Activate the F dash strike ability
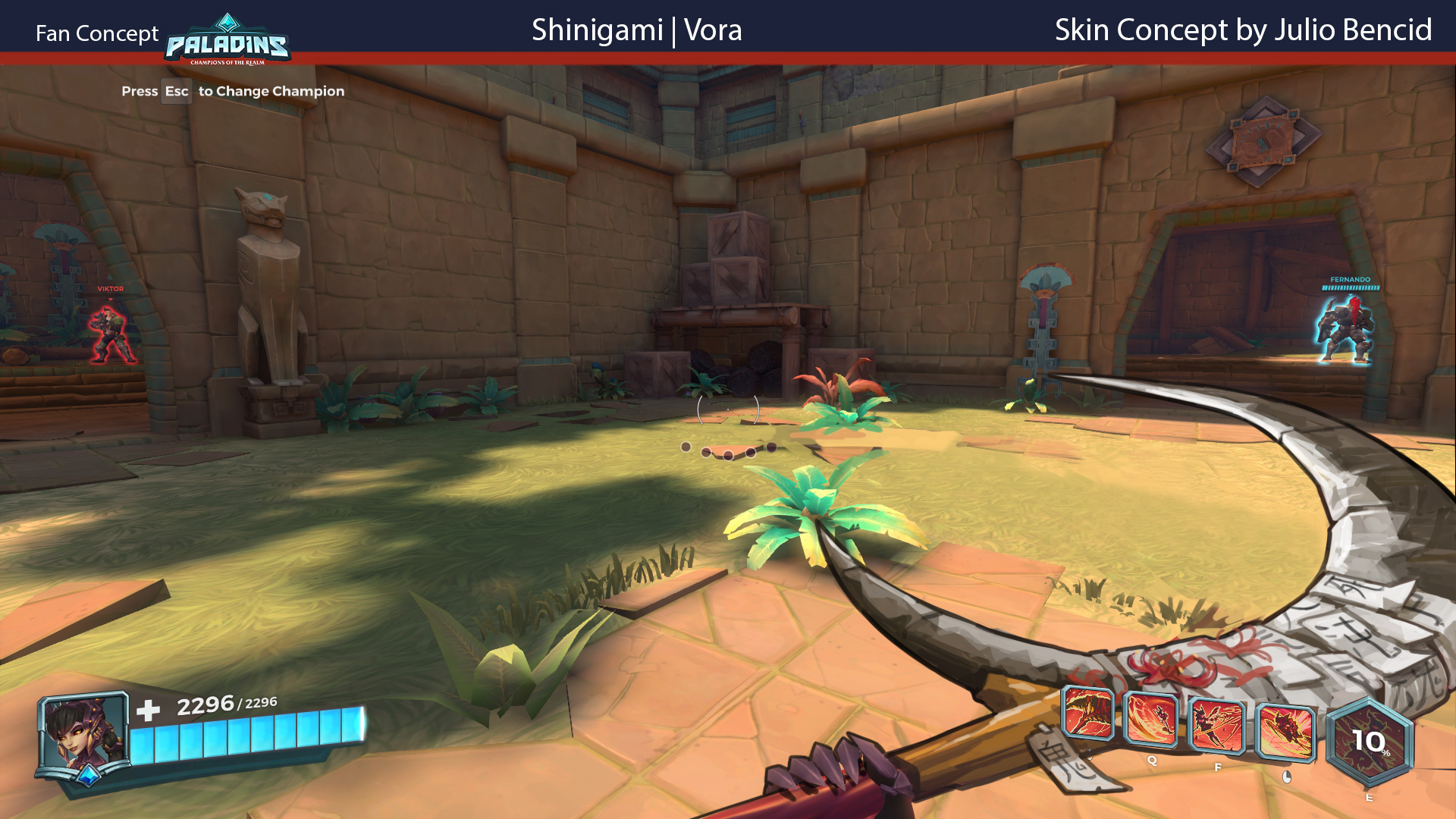Image resolution: width=1456 pixels, height=819 pixels. pyautogui.click(x=1216, y=726)
